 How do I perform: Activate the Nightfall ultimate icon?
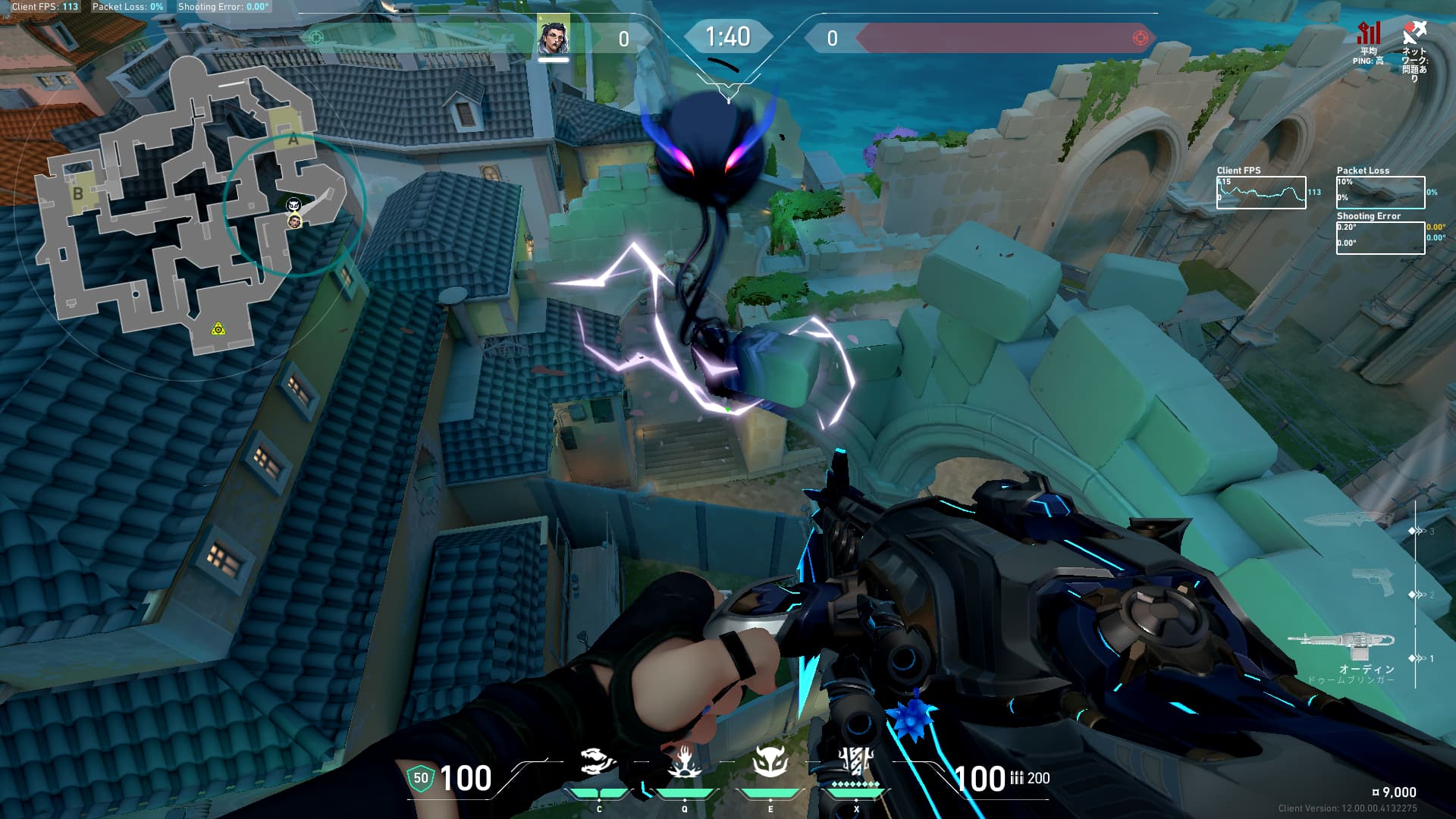click(856, 761)
